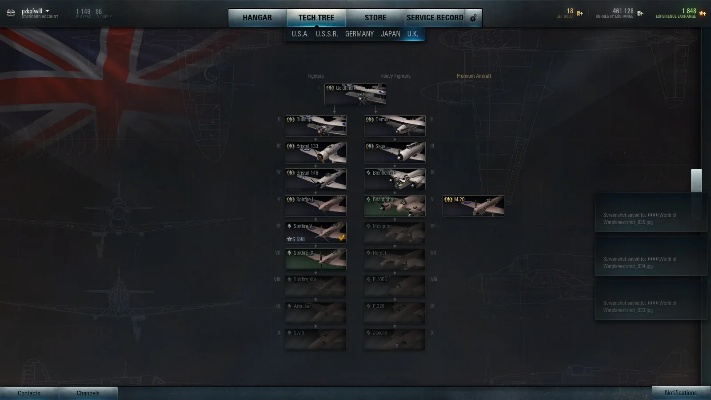Open the Service Record tab

click(x=435, y=17)
